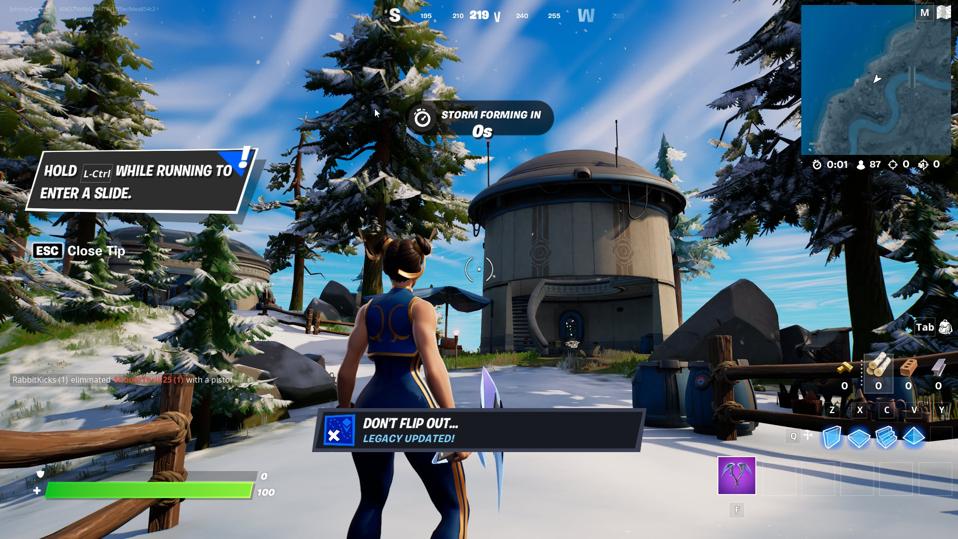Choose the floor building piece
Screen dimensions: 958x539
click(x=859, y=437)
